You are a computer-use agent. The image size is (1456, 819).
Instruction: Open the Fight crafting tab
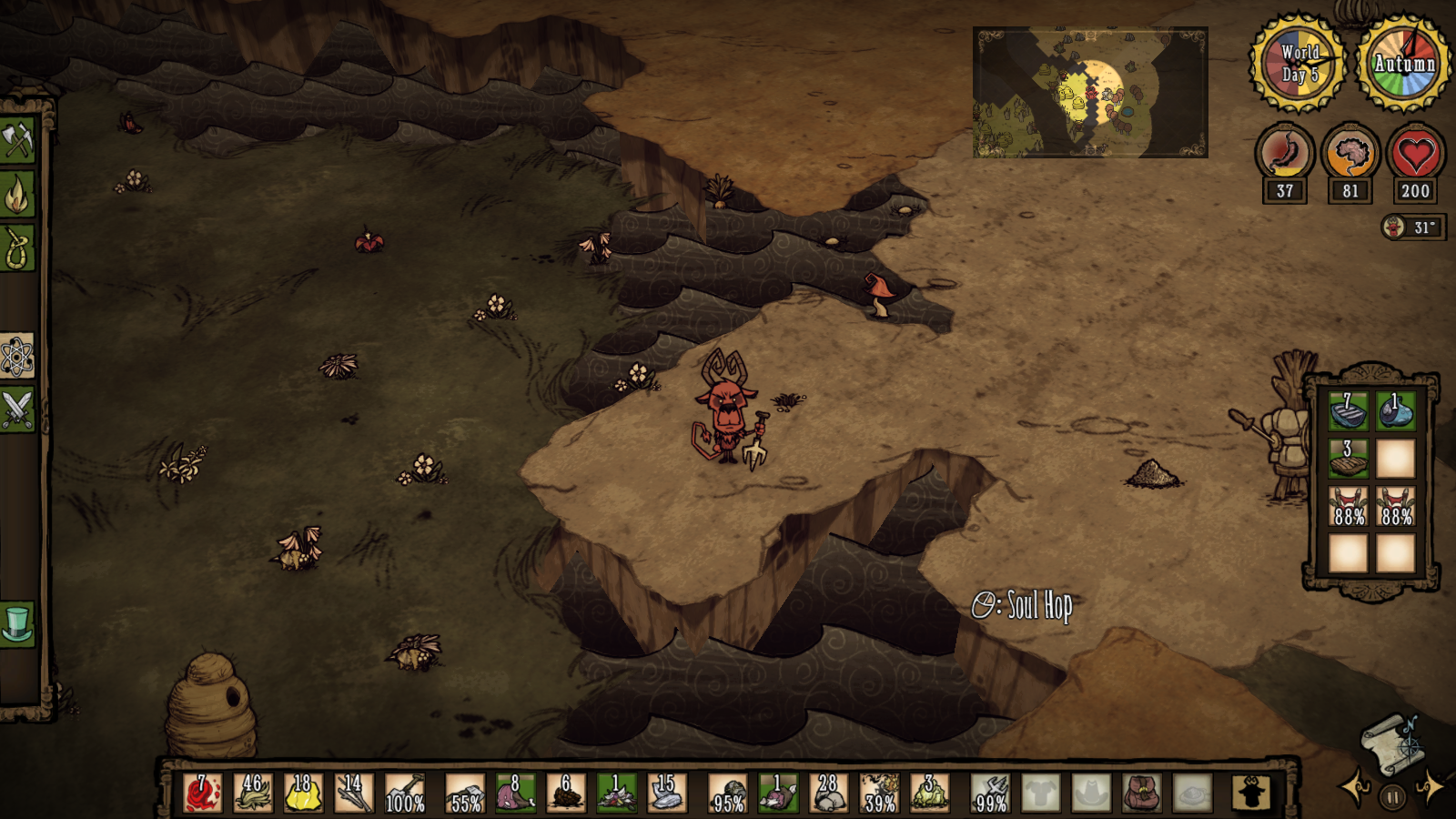click(17, 409)
